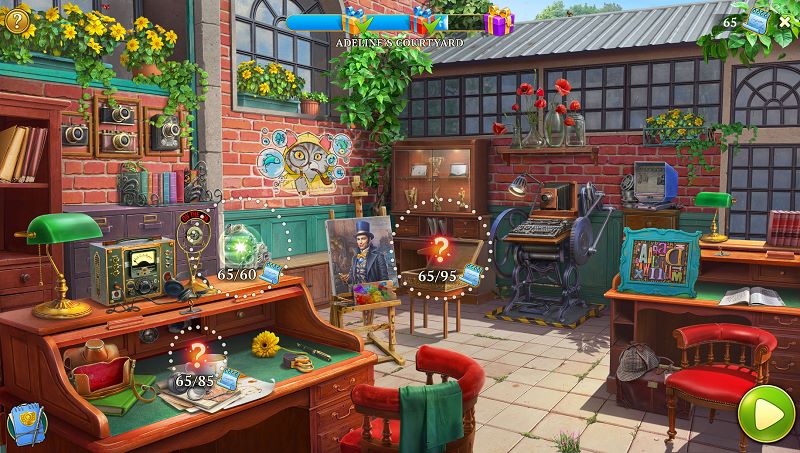
Task: Unlock the green orb item costing 65/60
Action: 240,246
